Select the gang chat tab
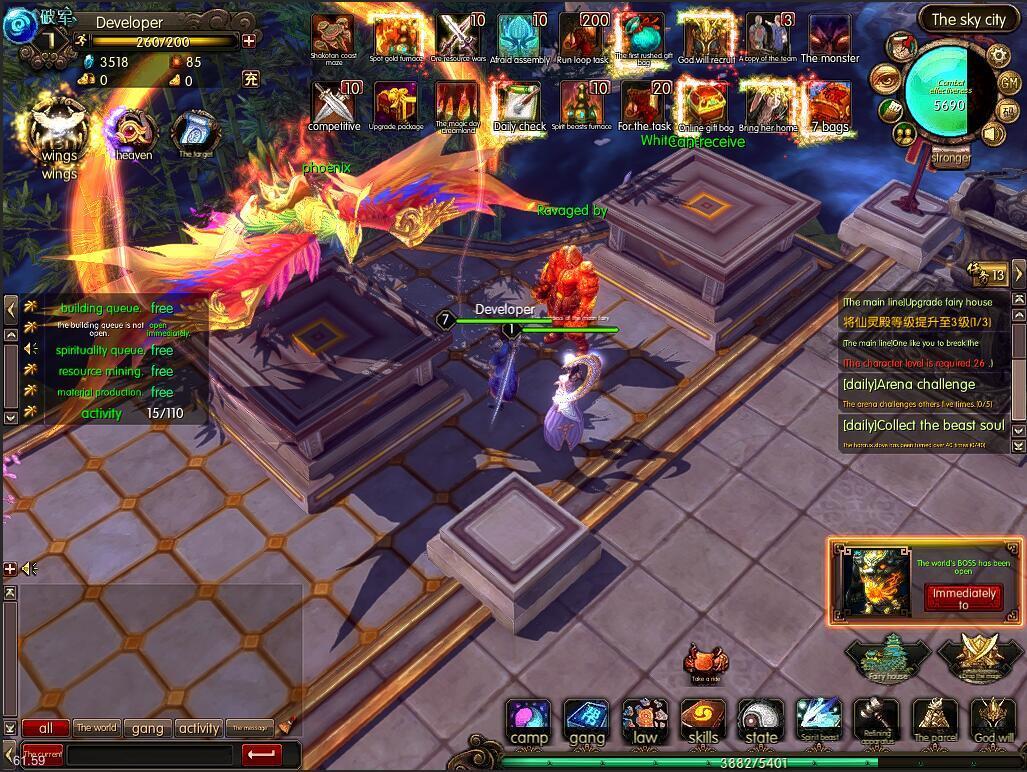The width and height of the screenshot is (1027, 772). pyautogui.click(x=147, y=728)
